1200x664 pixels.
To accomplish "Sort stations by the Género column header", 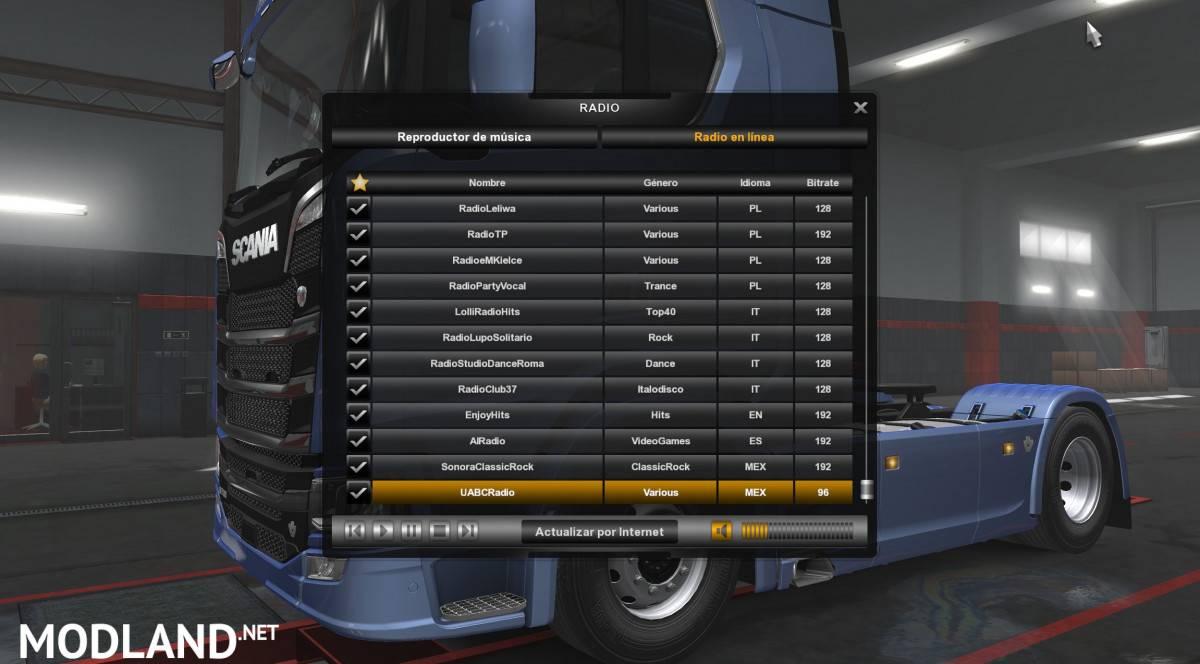I will tap(660, 183).
